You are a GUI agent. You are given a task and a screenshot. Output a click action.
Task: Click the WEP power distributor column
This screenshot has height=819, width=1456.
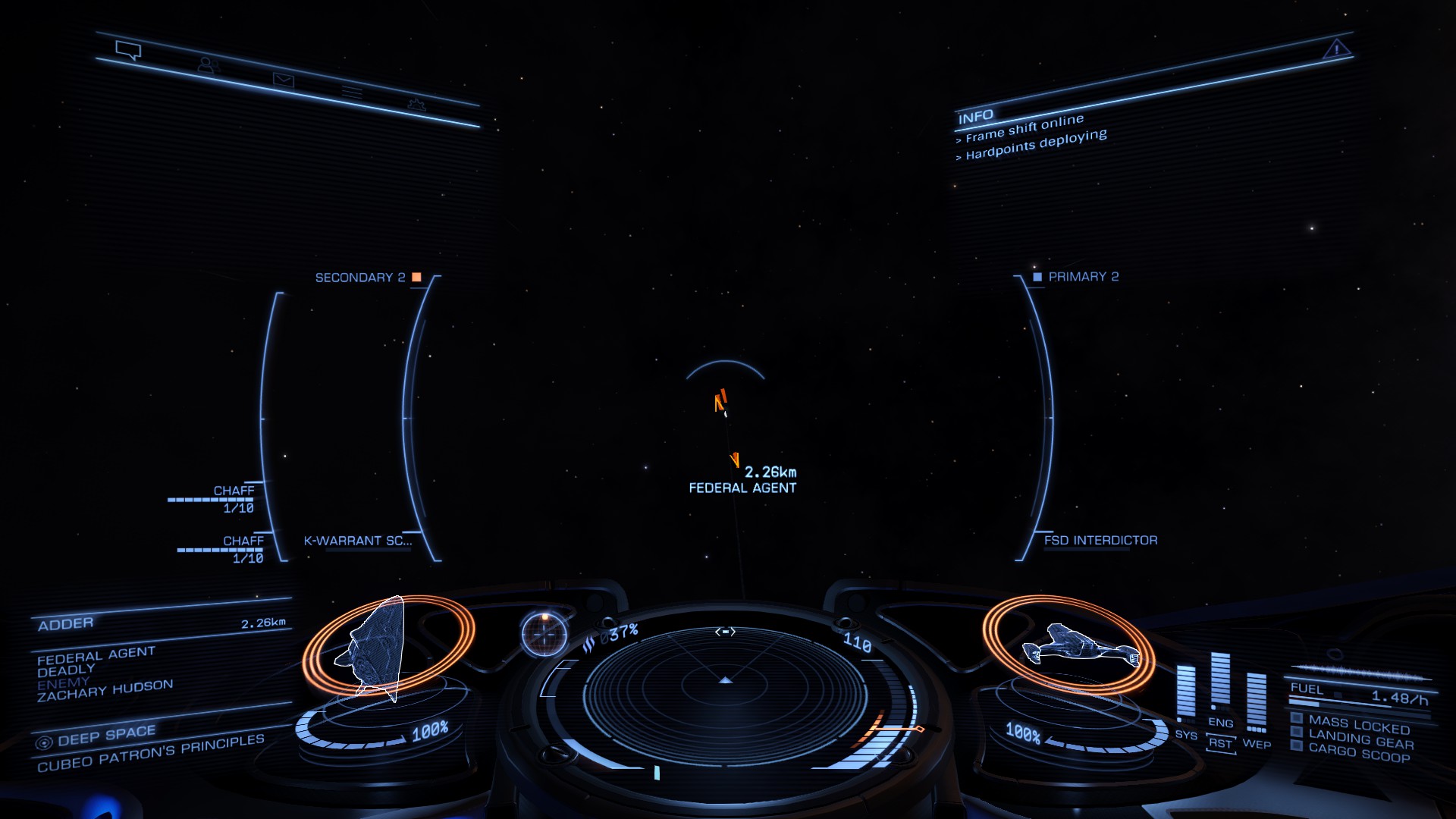(1257, 701)
